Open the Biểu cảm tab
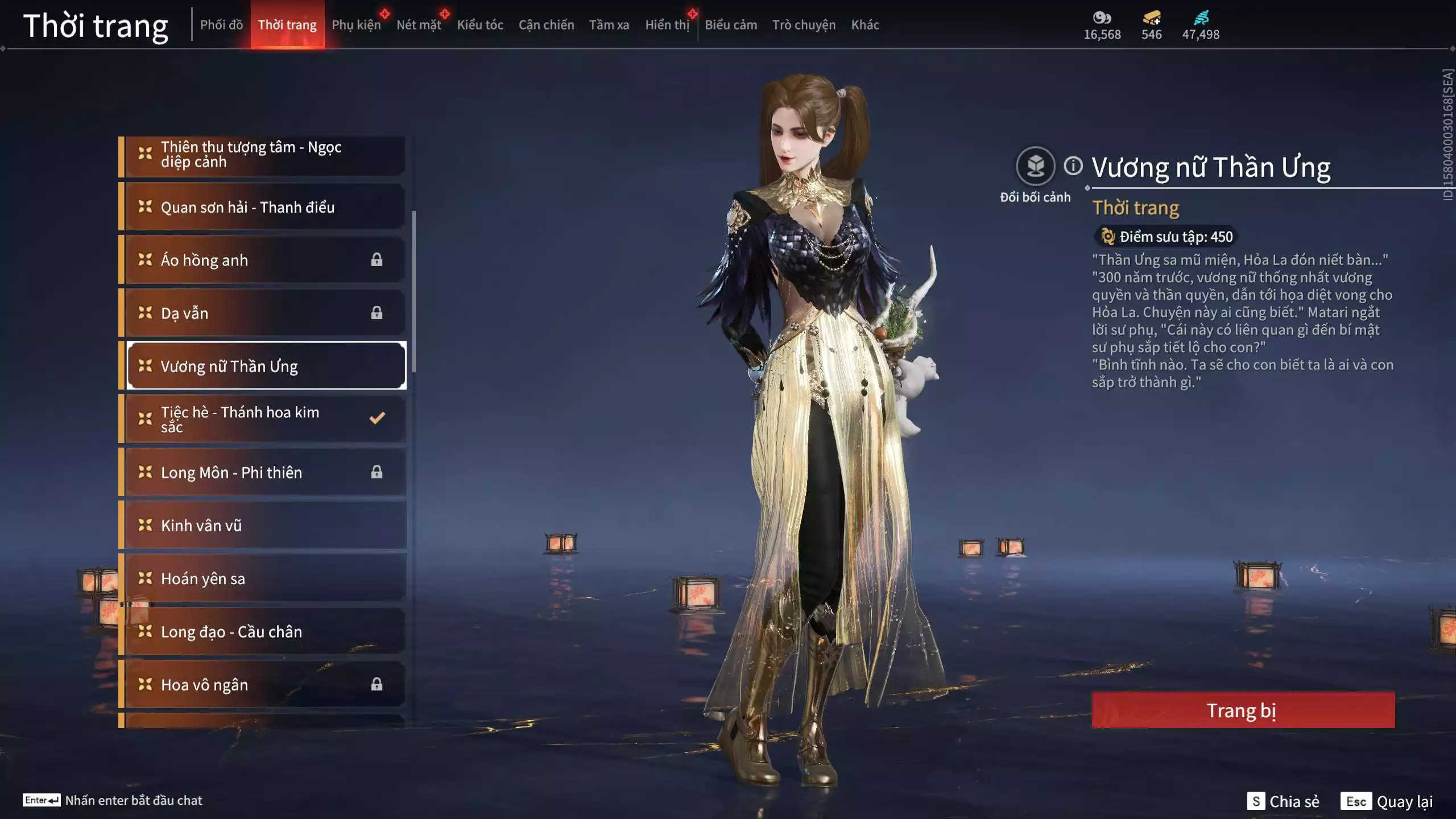The width and height of the screenshot is (1456, 819). 730,25
